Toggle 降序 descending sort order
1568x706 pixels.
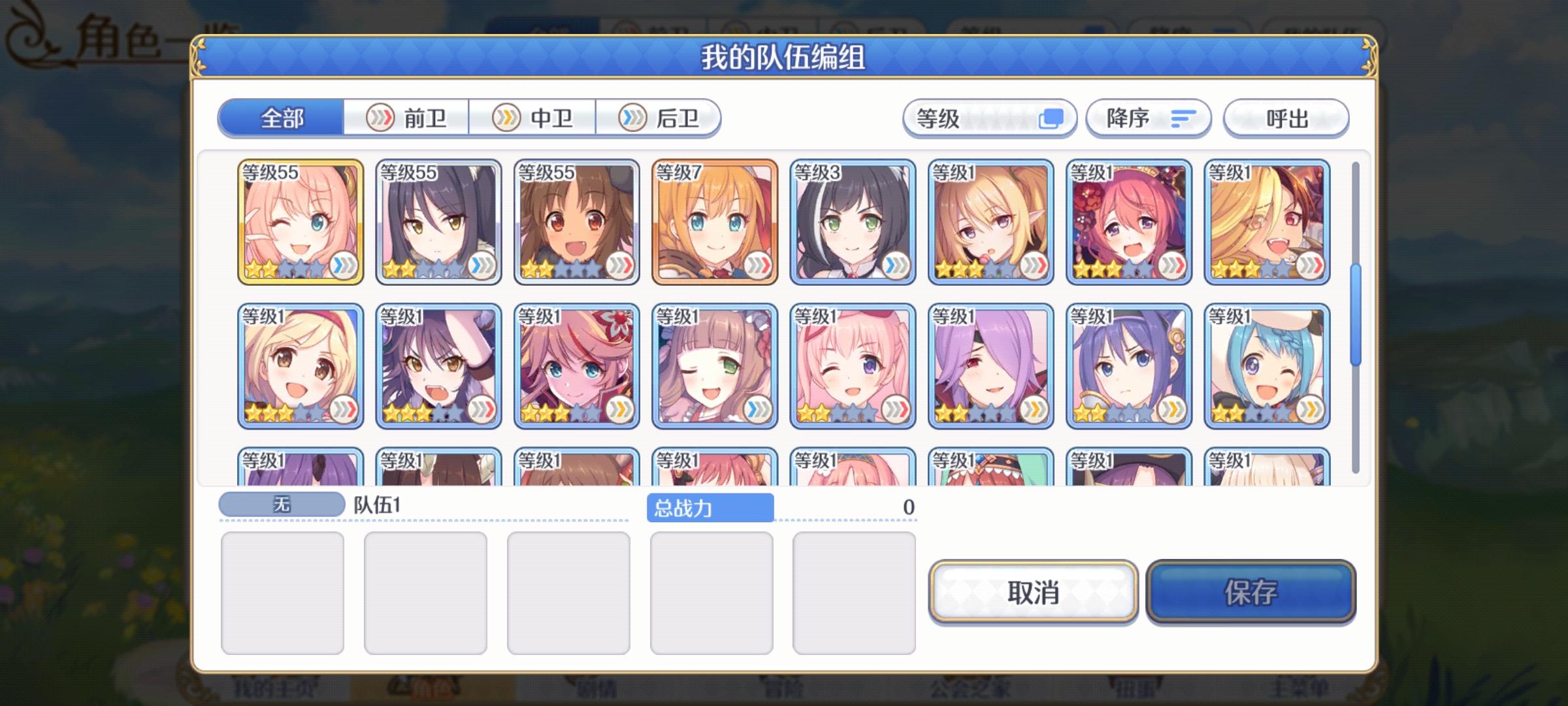click(1148, 118)
